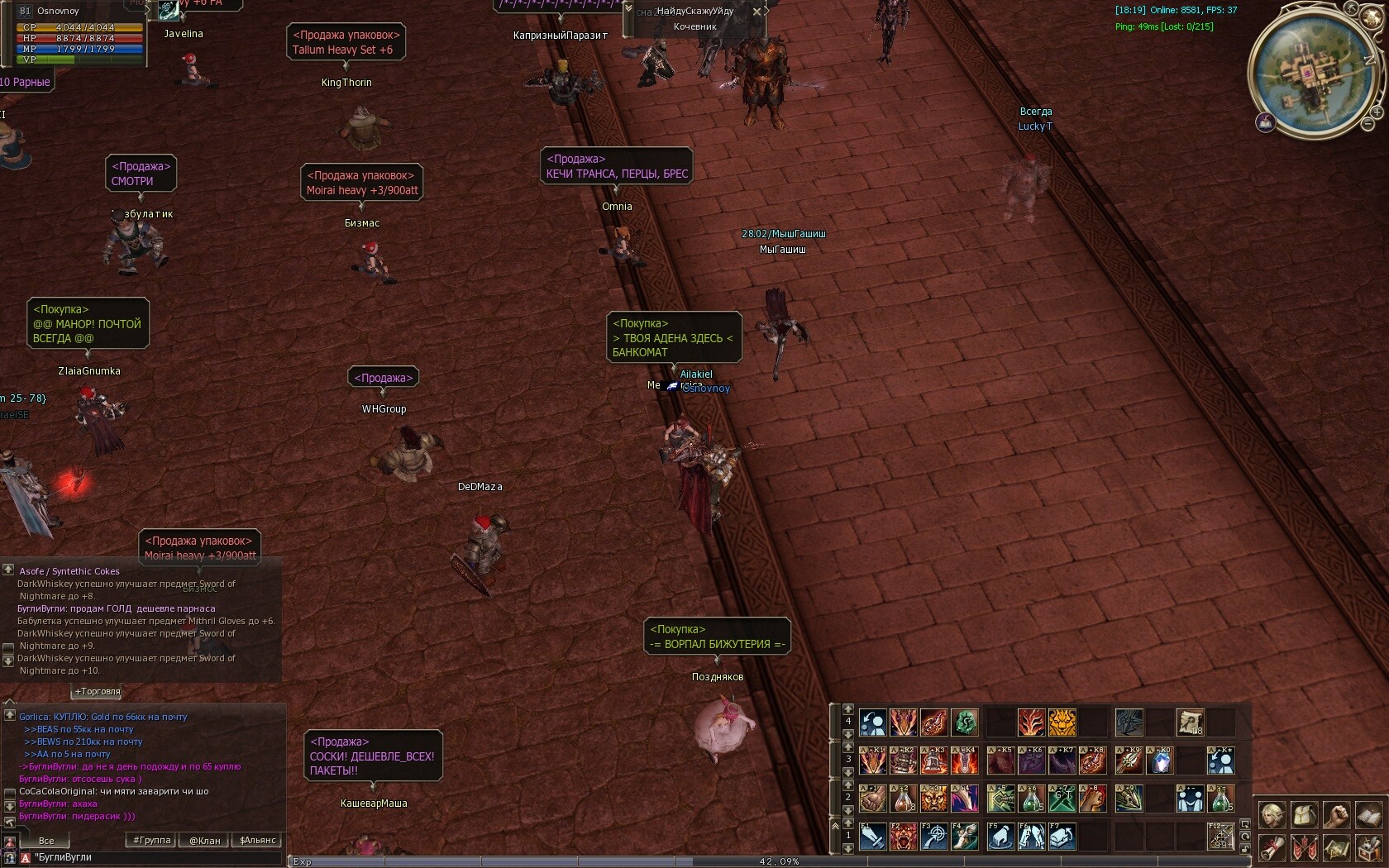Click the minimap zoom-in plus button

[x=1377, y=112]
